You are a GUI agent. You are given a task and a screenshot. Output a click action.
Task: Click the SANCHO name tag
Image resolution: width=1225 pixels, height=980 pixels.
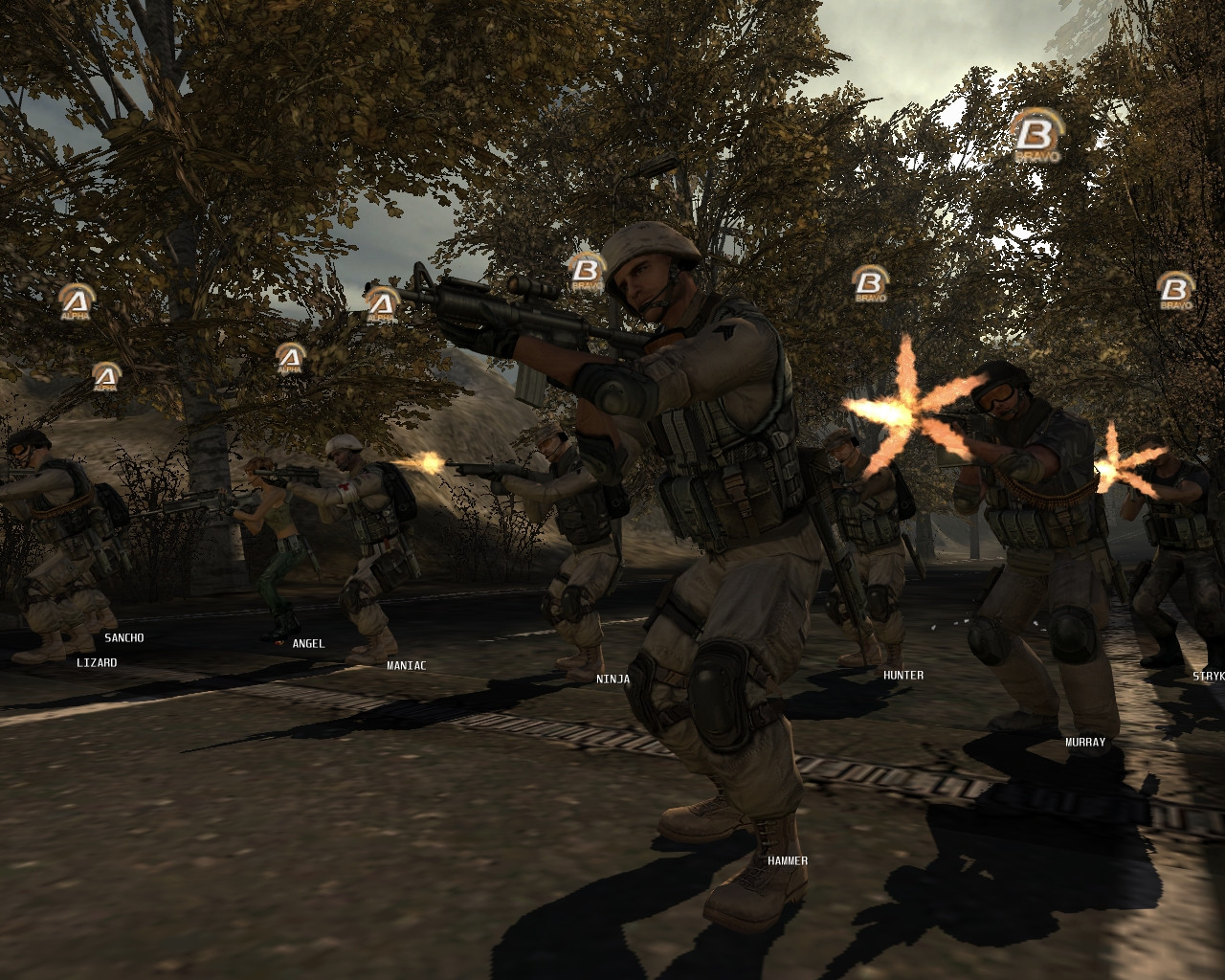(123, 637)
